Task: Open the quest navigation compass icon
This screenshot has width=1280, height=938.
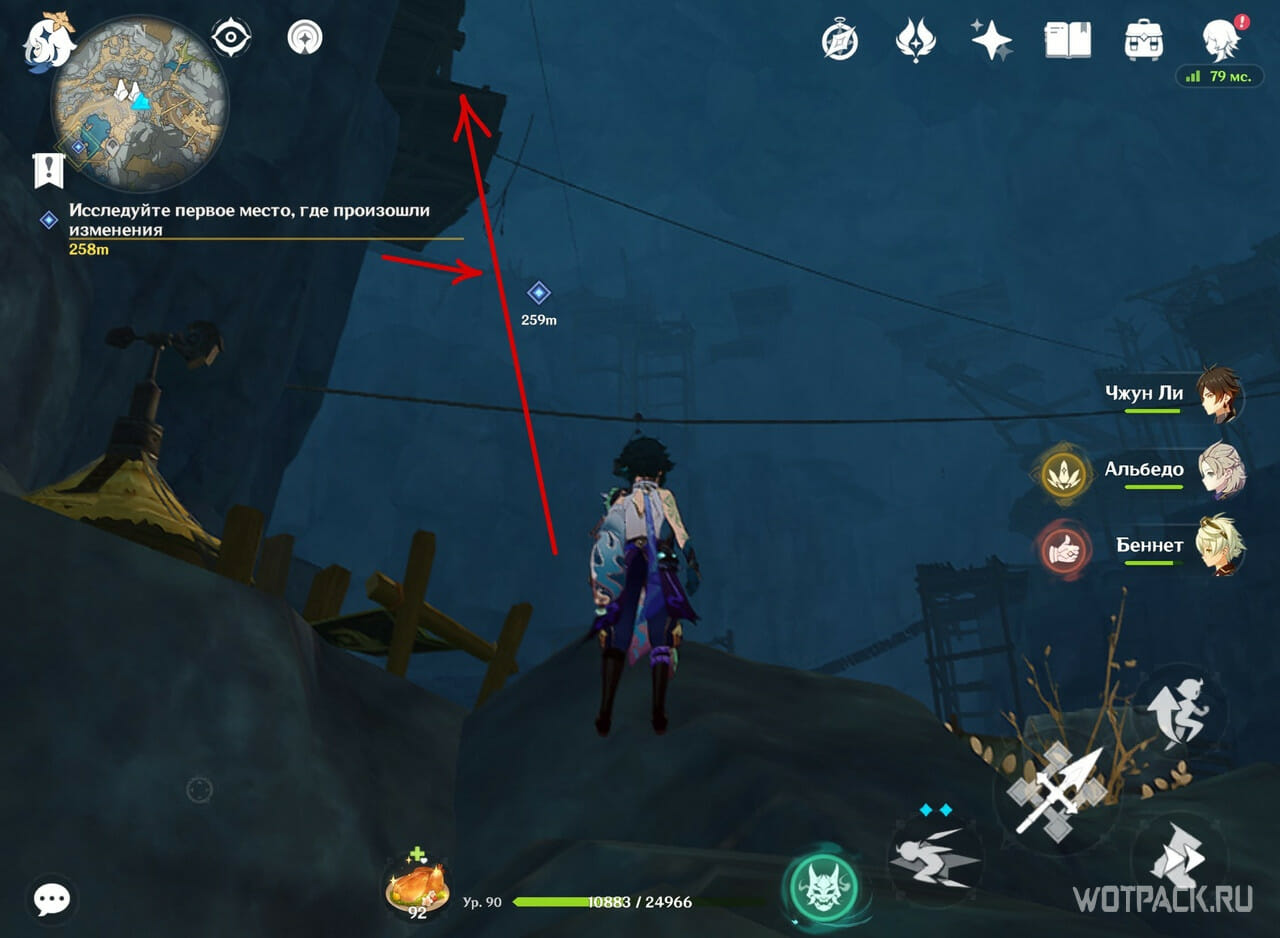Action: click(x=304, y=40)
